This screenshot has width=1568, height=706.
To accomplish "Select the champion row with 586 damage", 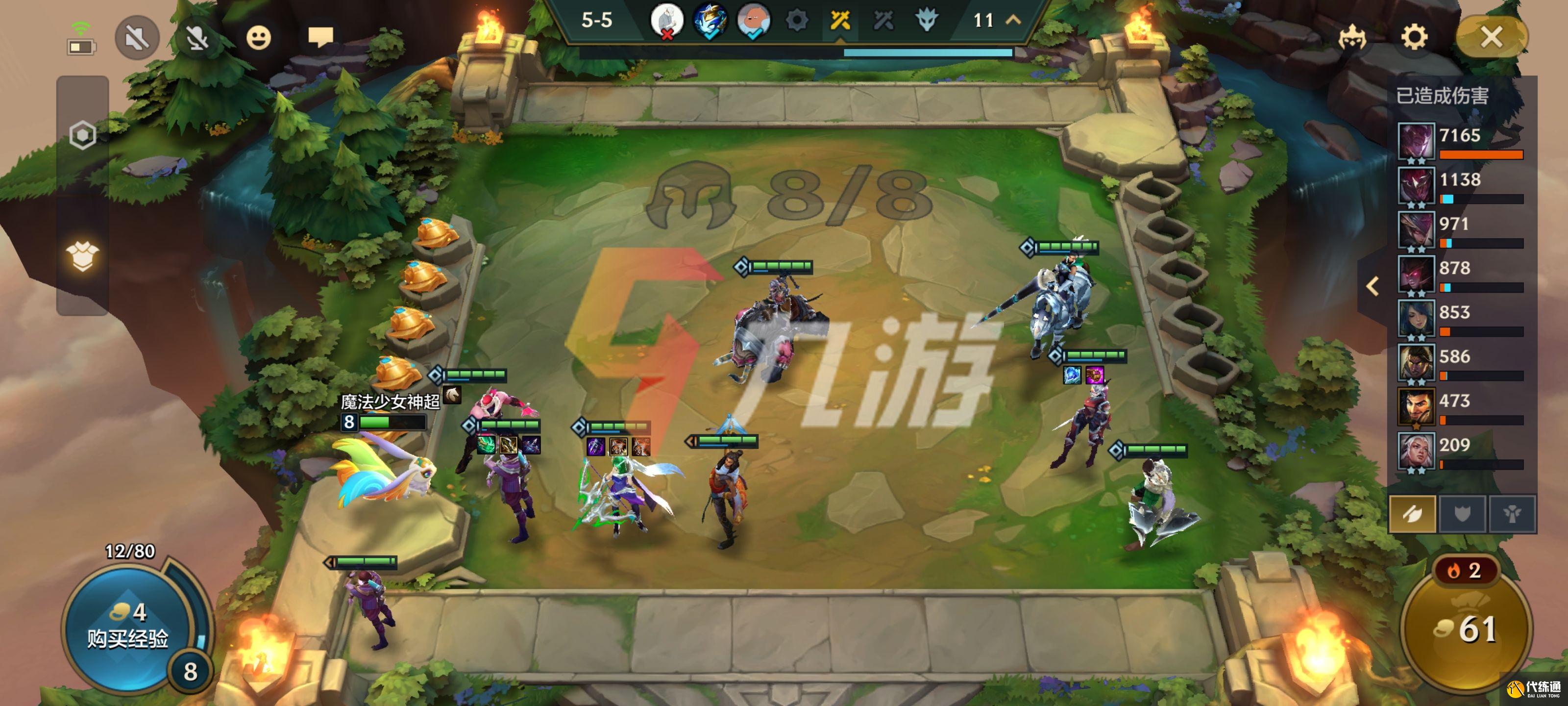I will pyautogui.click(x=1461, y=362).
